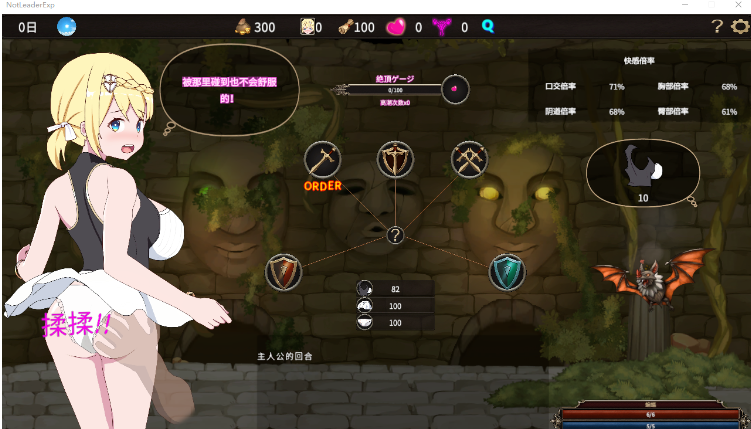The image size is (751, 429).
Task: Open help via the top-bar question mark
Action: point(717,27)
